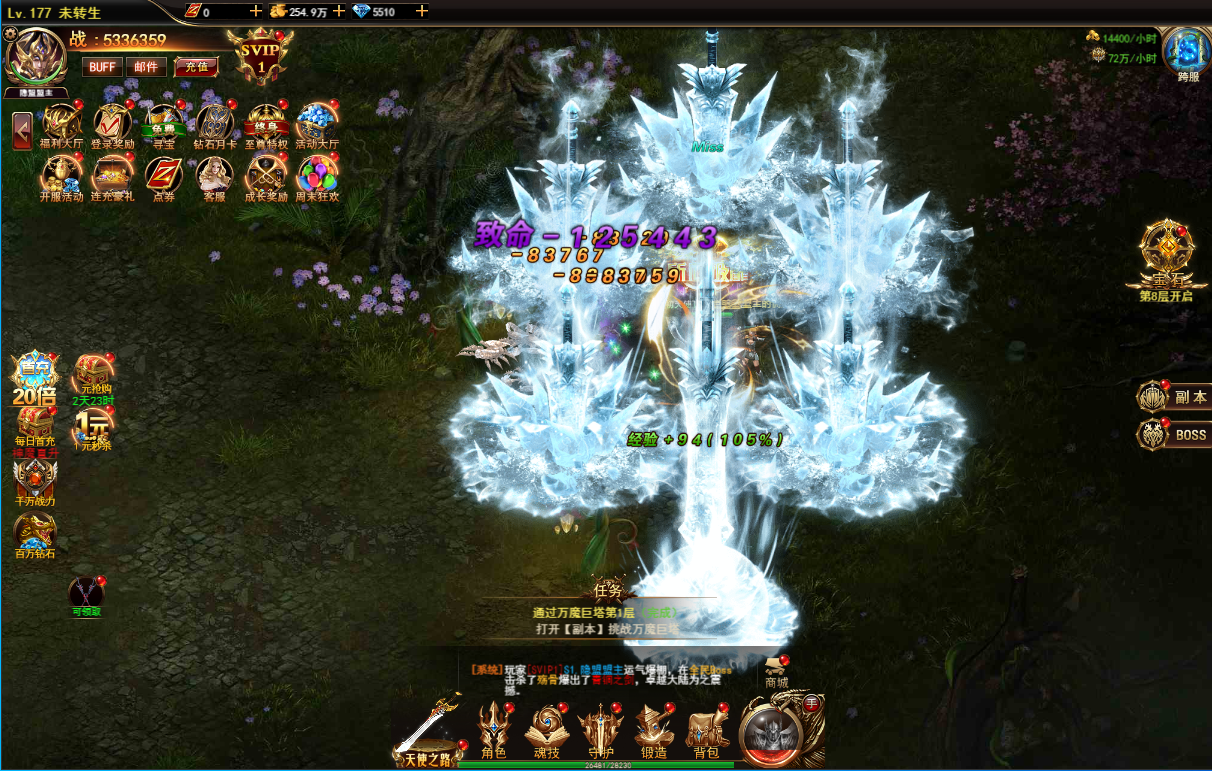Open the 商城 shop cart icon

point(776,671)
